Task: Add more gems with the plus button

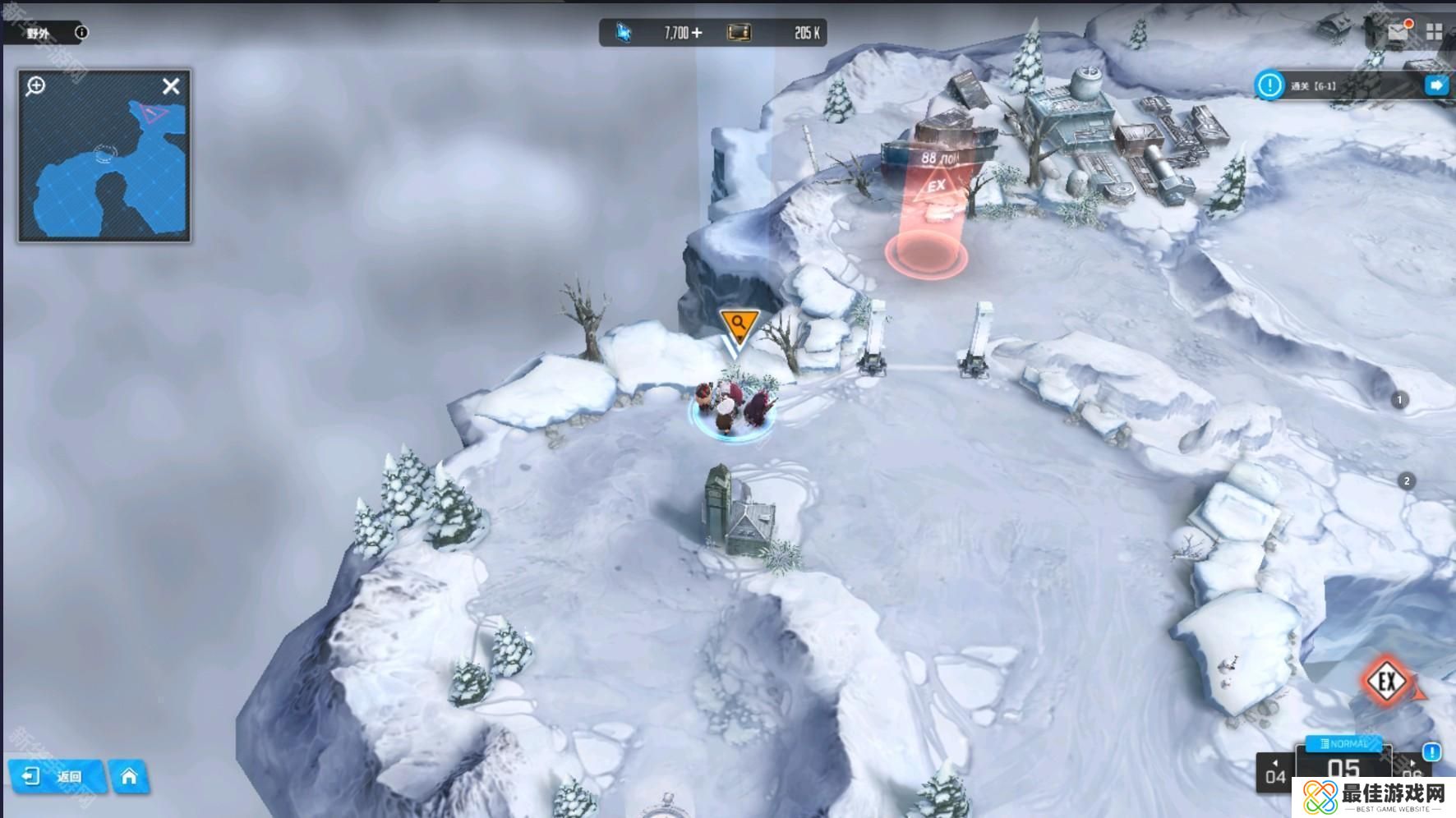Action: click(697, 33)
